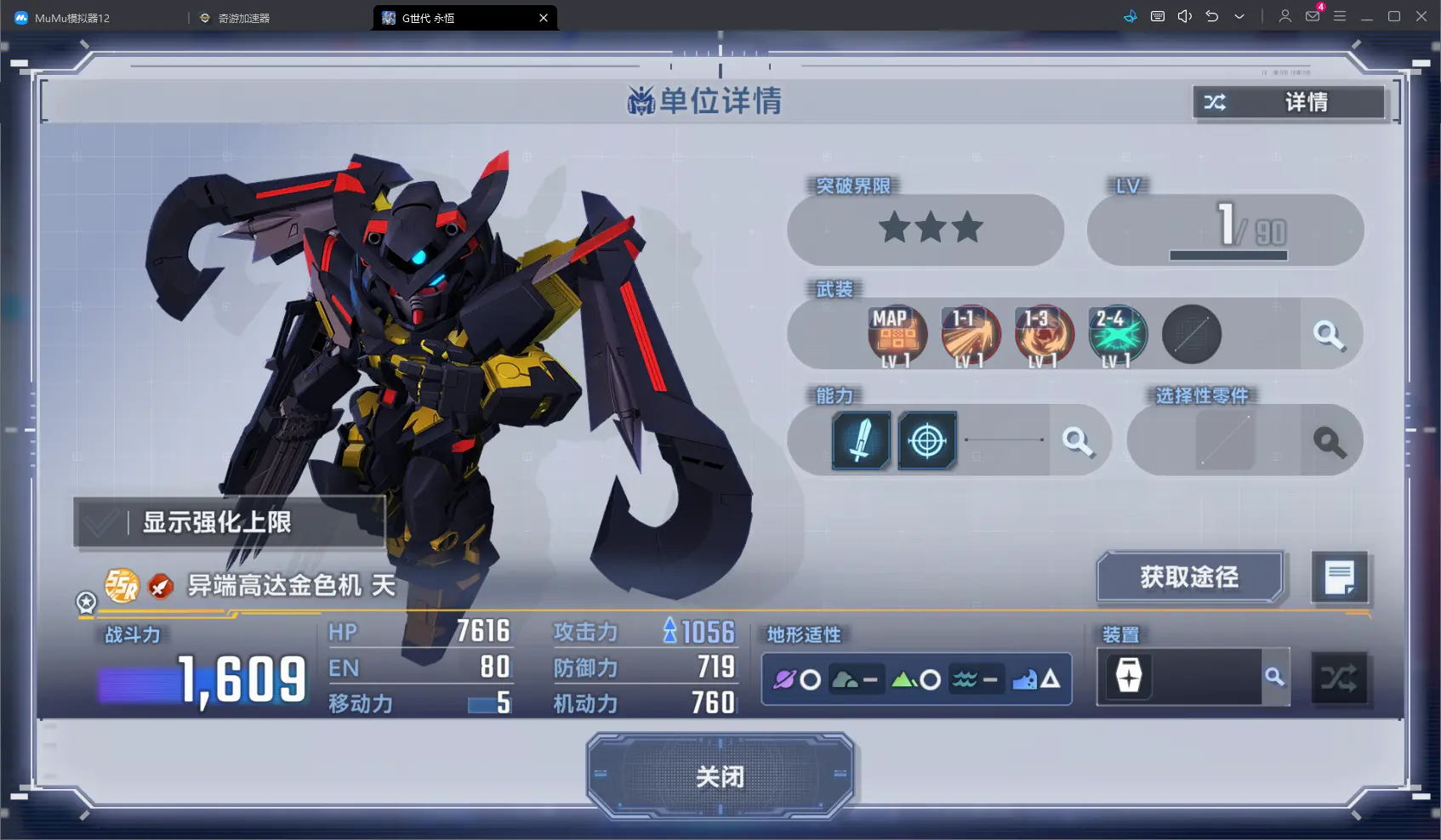Select the MAP weapon icon
This screenshot has height=840, width=1441.
tap(897, 336)
